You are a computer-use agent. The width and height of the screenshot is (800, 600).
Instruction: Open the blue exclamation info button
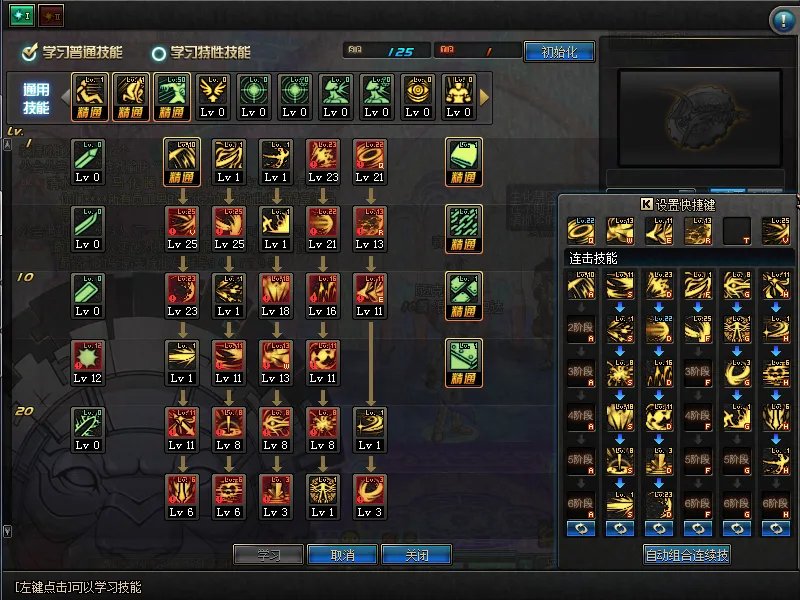pos(781,21)
